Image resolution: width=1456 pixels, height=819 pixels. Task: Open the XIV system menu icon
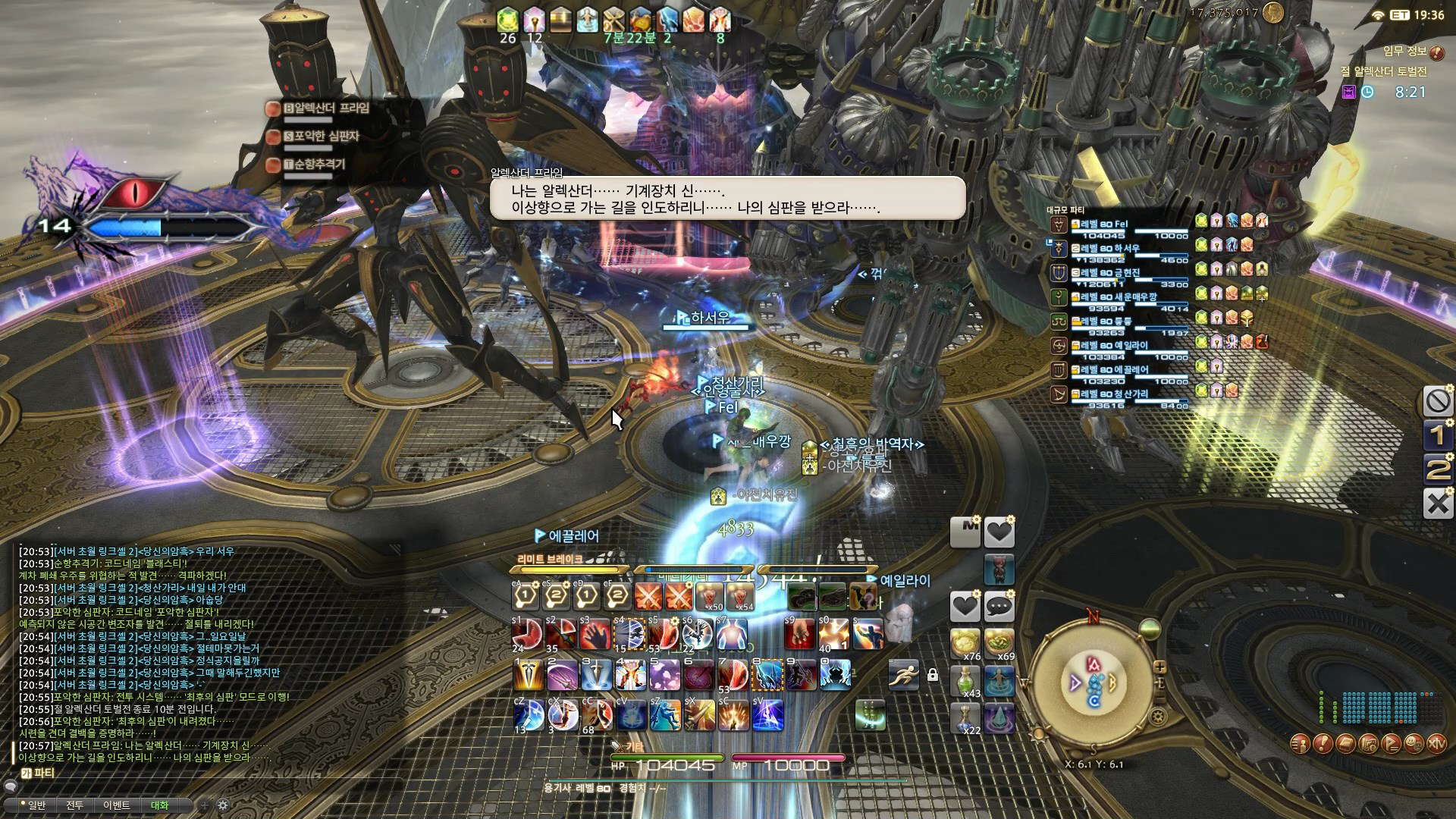tap(1436, 744)
